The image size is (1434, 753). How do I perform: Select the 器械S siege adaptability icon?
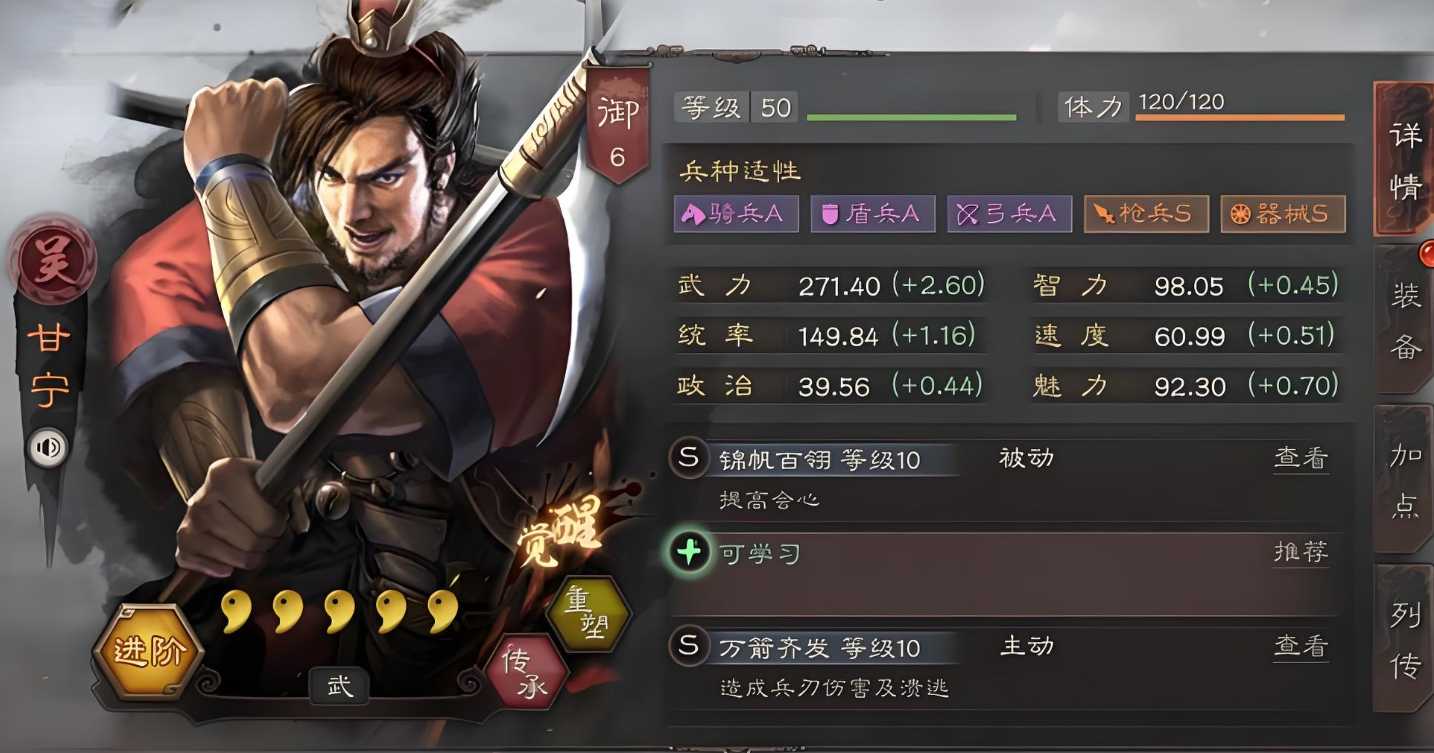coord(1283,213)
